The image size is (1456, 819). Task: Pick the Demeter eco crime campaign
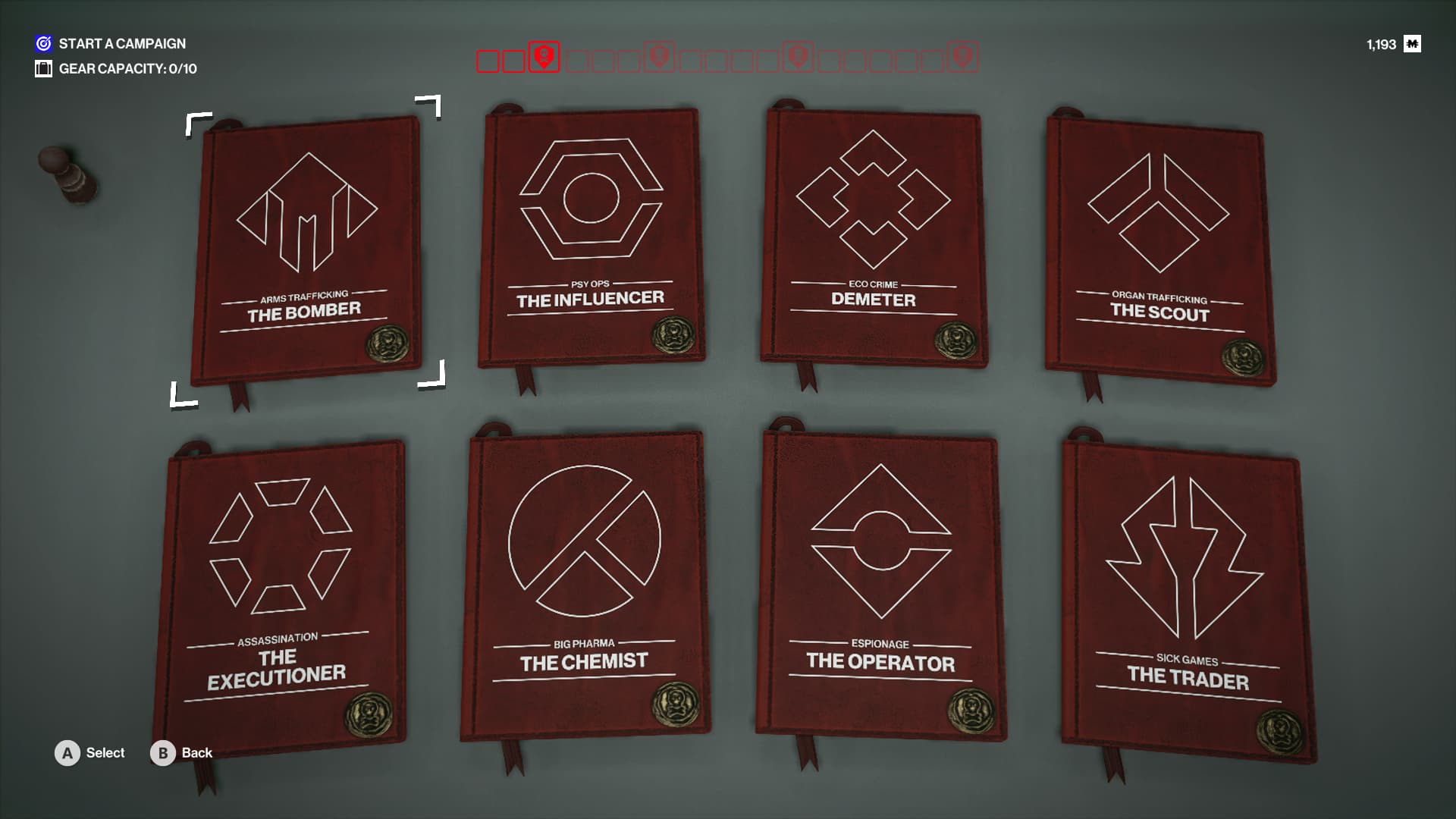874,237
